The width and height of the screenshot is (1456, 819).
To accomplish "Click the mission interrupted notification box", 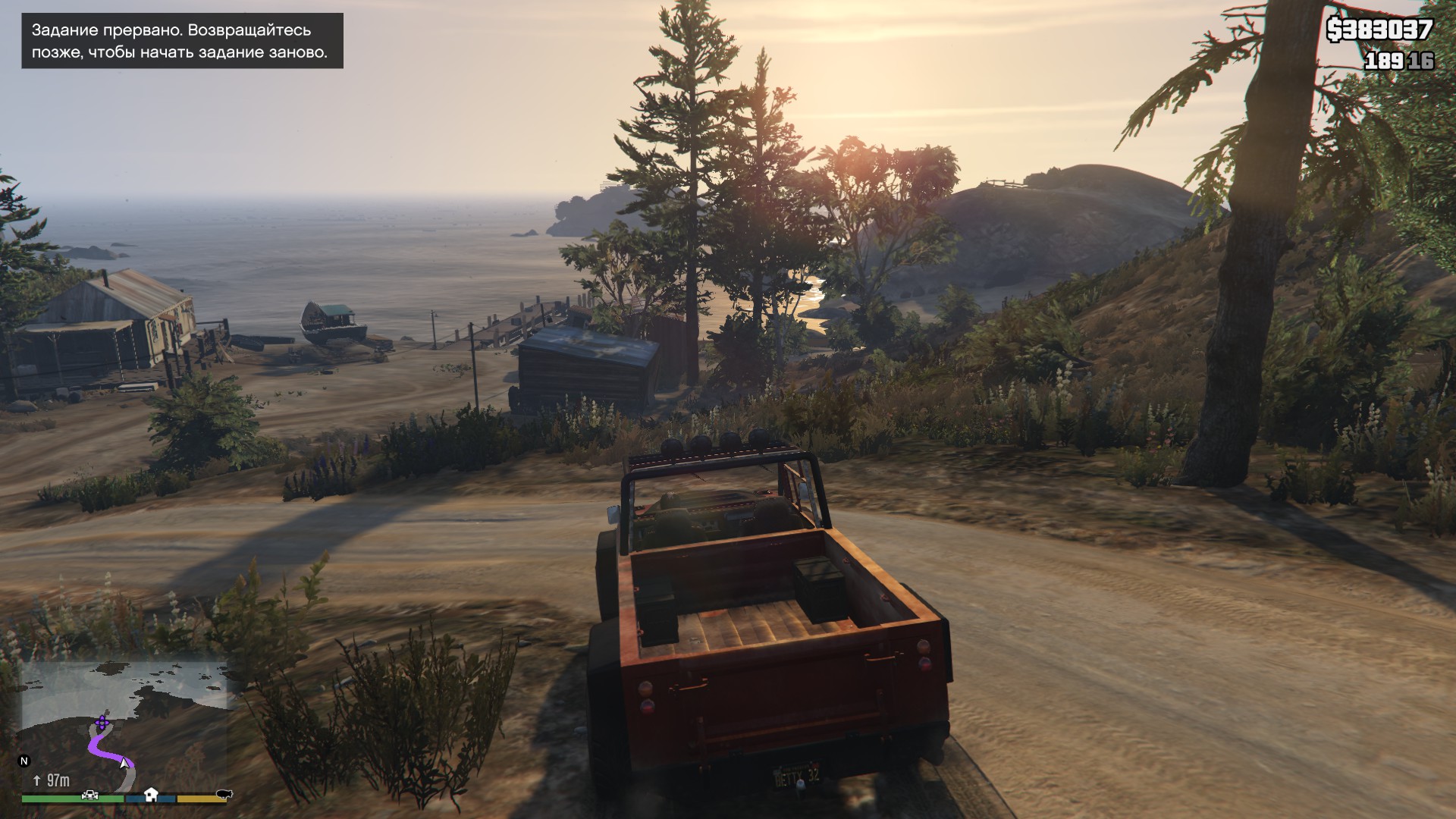I will click(x=182, y=41).
